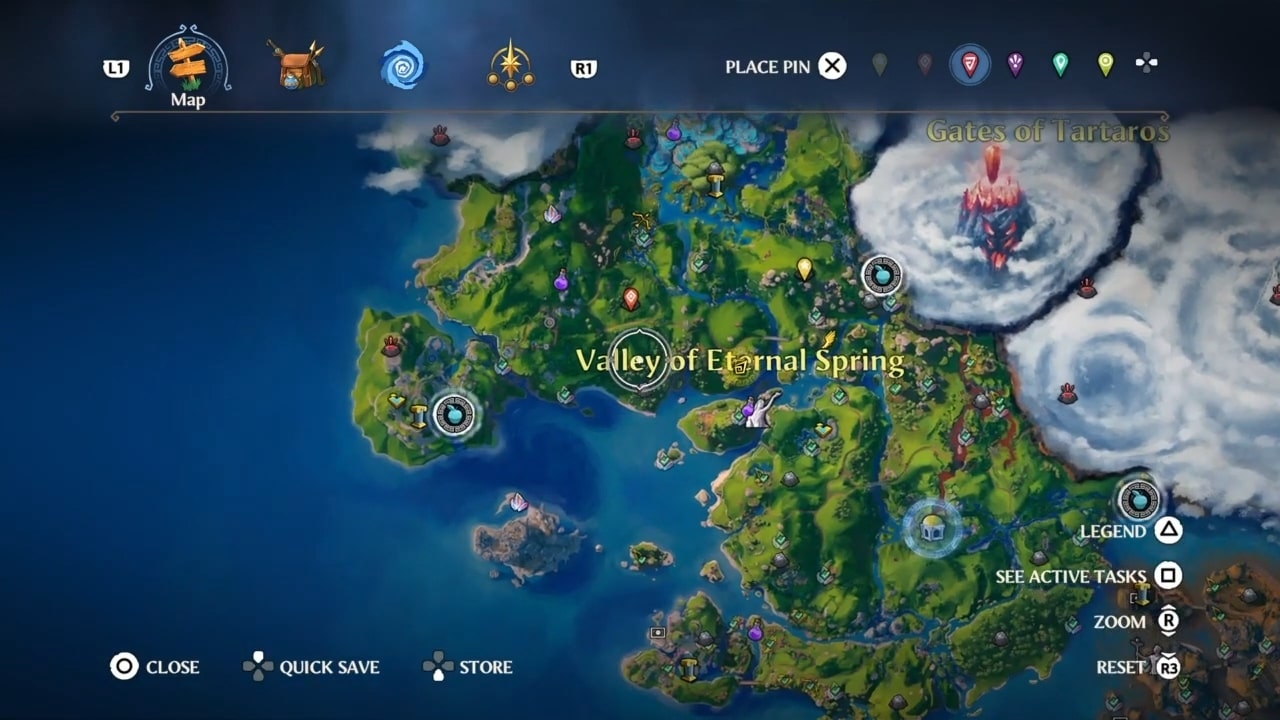Viewport: 1280px width, 720px height.
Task: Click the circular cursor at Valley of Eternal Spring
Action: [x=640, y=357]
